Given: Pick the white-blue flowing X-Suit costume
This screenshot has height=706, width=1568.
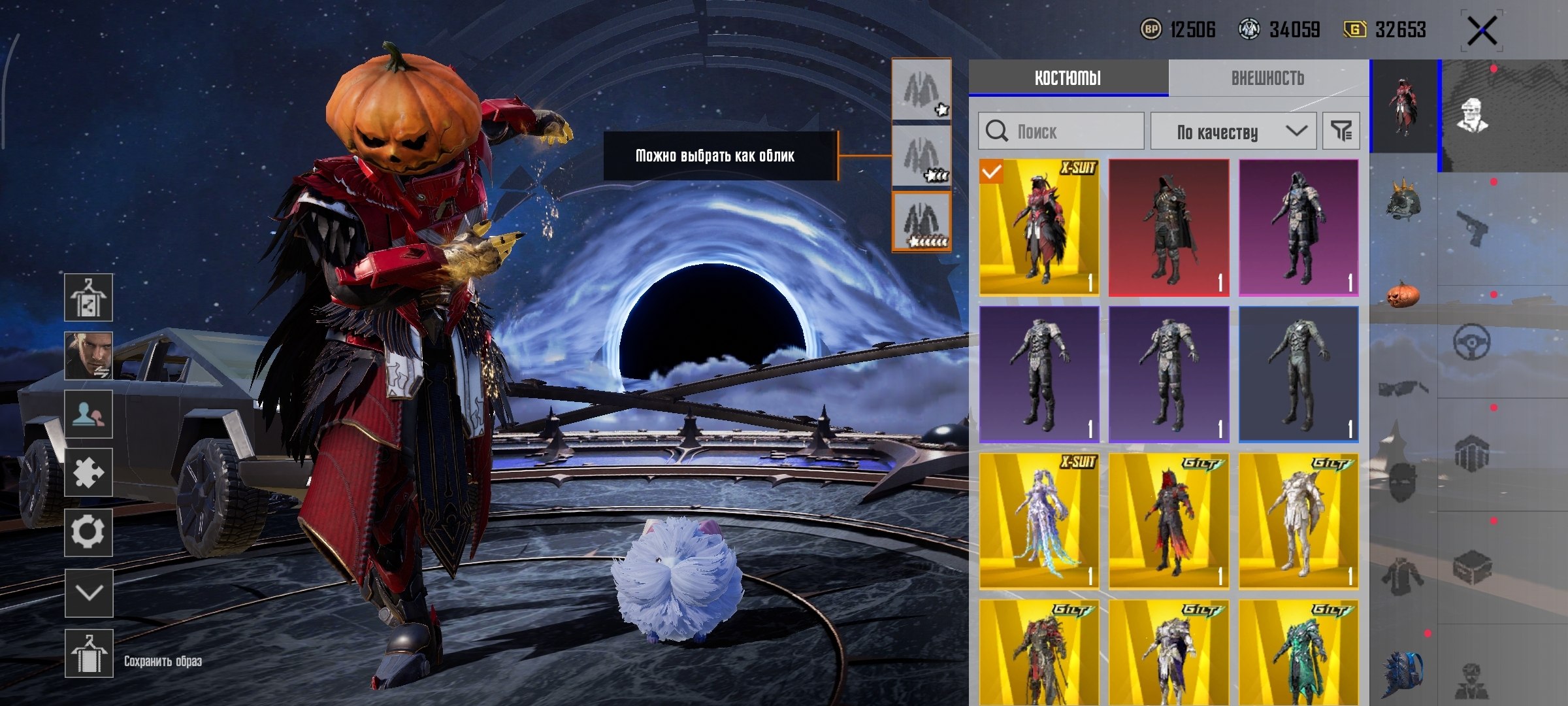Looking at the screenshot, I should (x=1039, y=521).
